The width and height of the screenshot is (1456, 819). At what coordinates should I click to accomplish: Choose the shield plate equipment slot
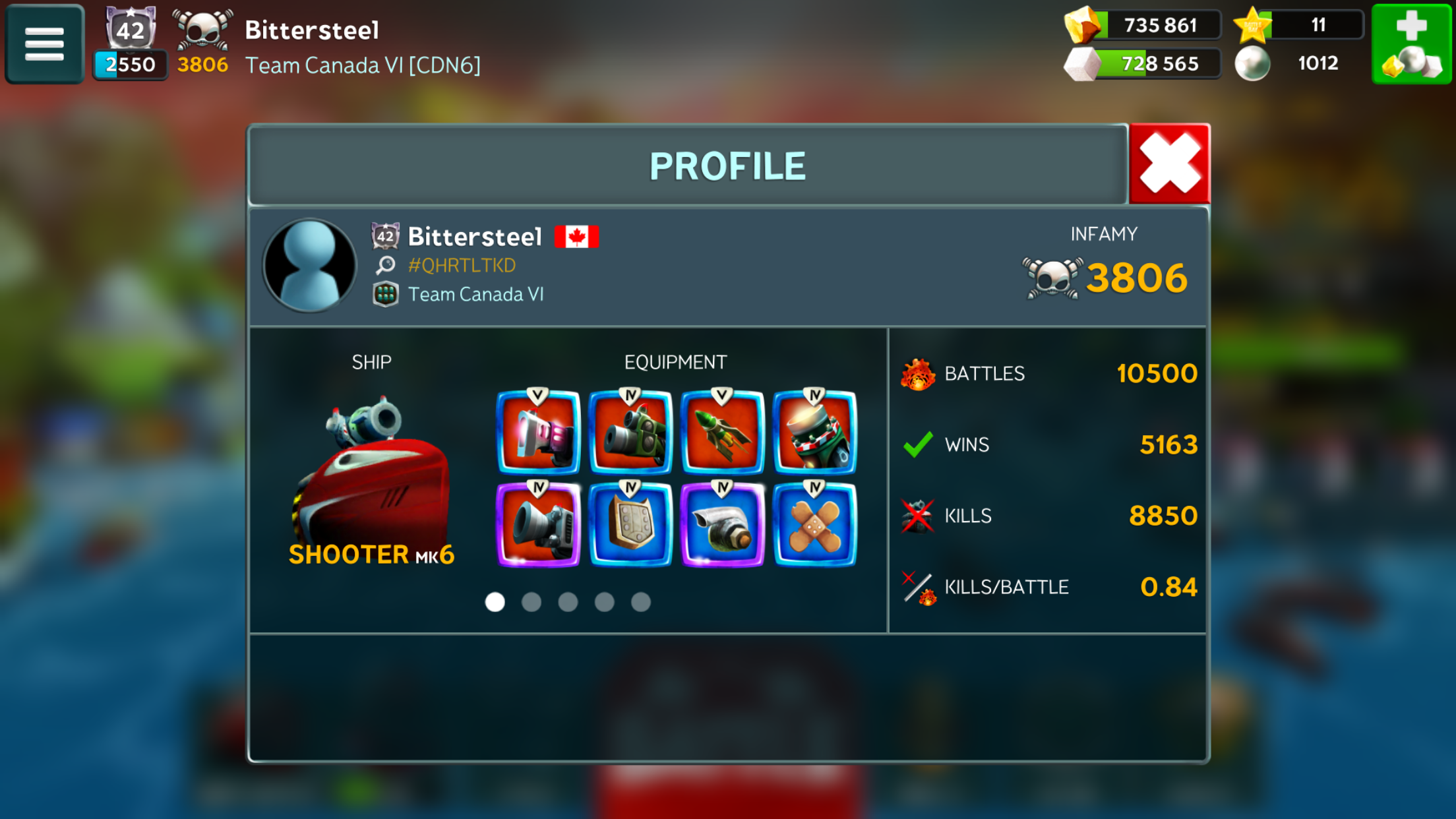point(630,525)
